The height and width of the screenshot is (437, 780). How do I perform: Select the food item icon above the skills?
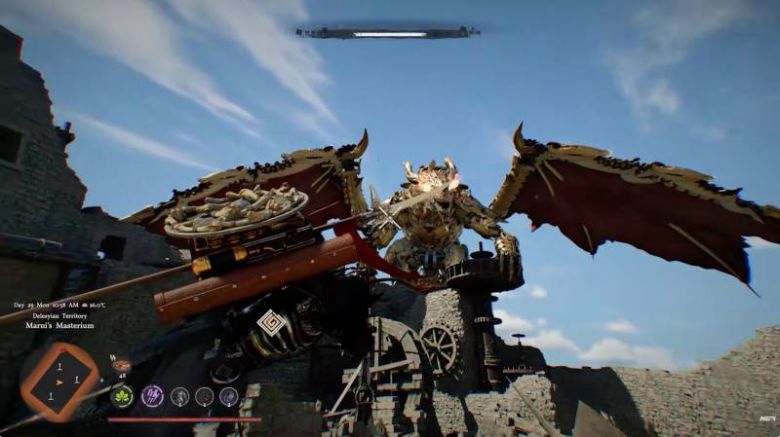(121, 366)
